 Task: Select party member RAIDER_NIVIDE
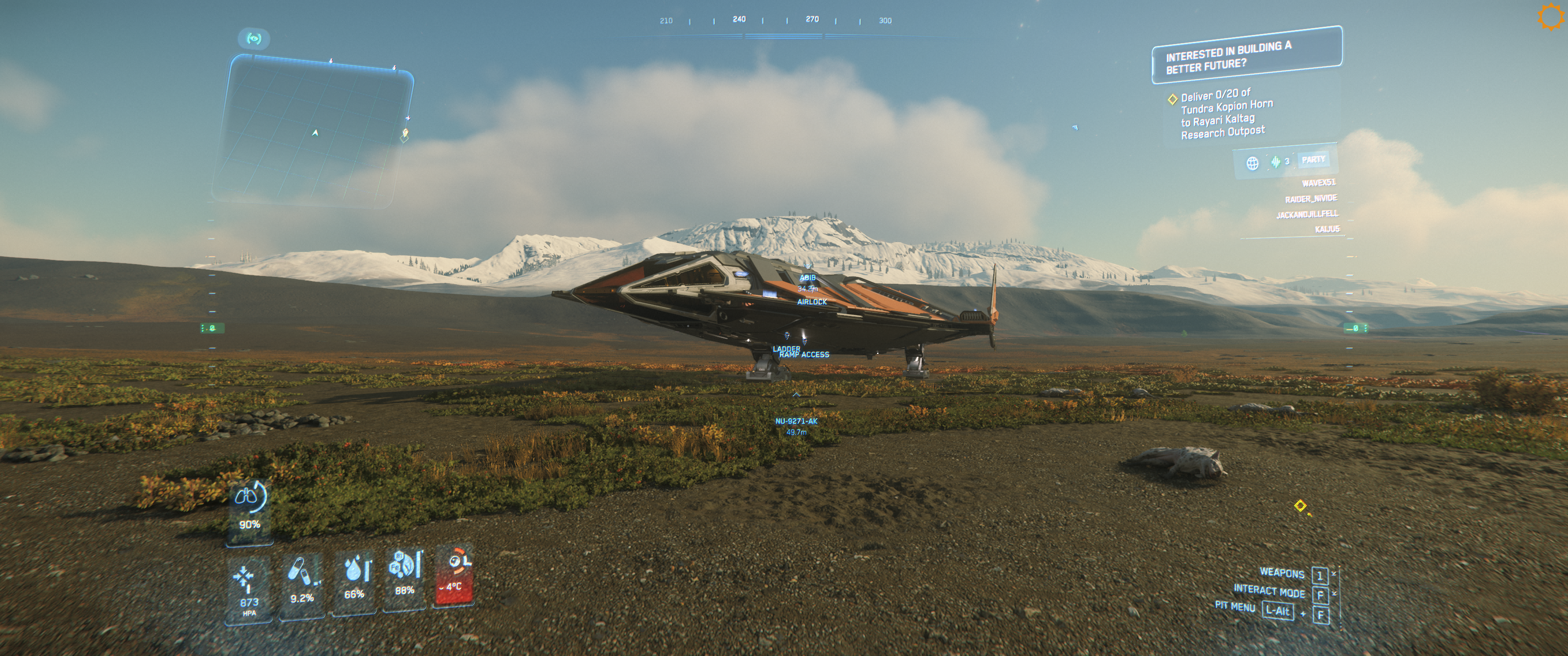pos(1310,198)
